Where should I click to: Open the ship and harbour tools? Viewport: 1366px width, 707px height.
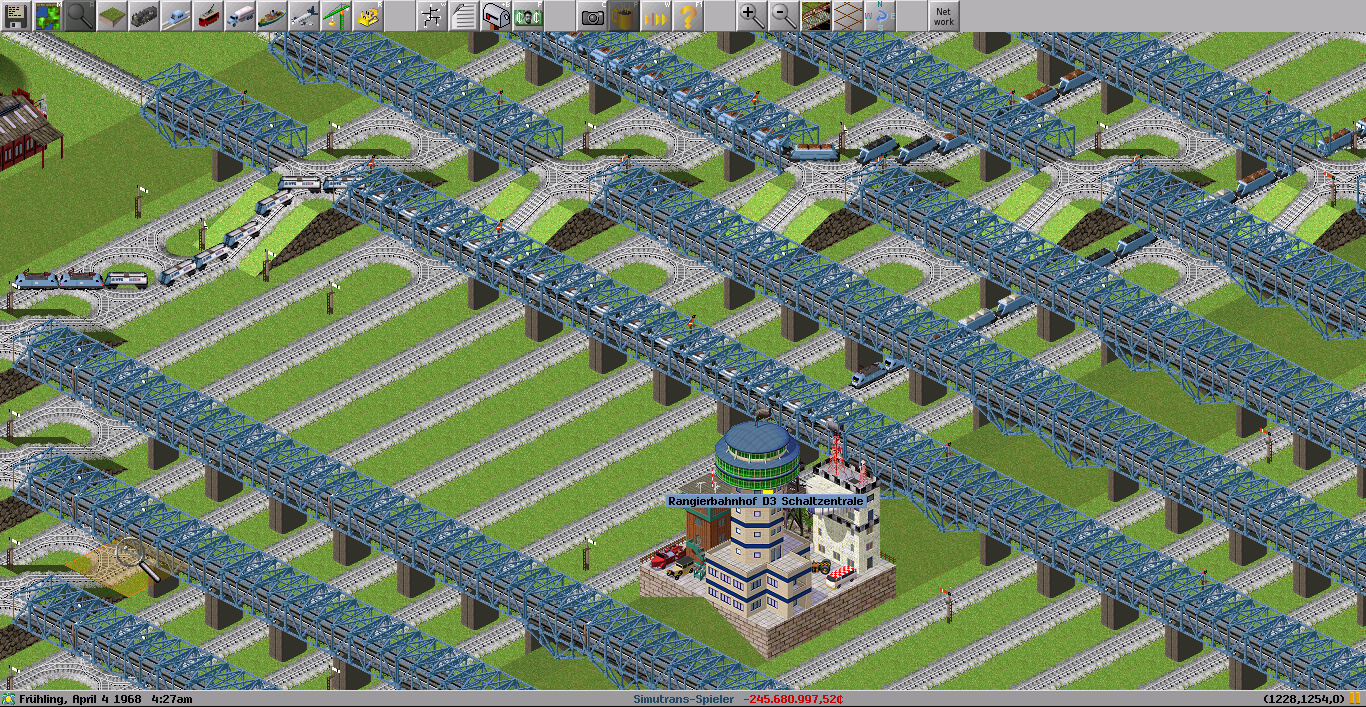(x=272, y=16)
